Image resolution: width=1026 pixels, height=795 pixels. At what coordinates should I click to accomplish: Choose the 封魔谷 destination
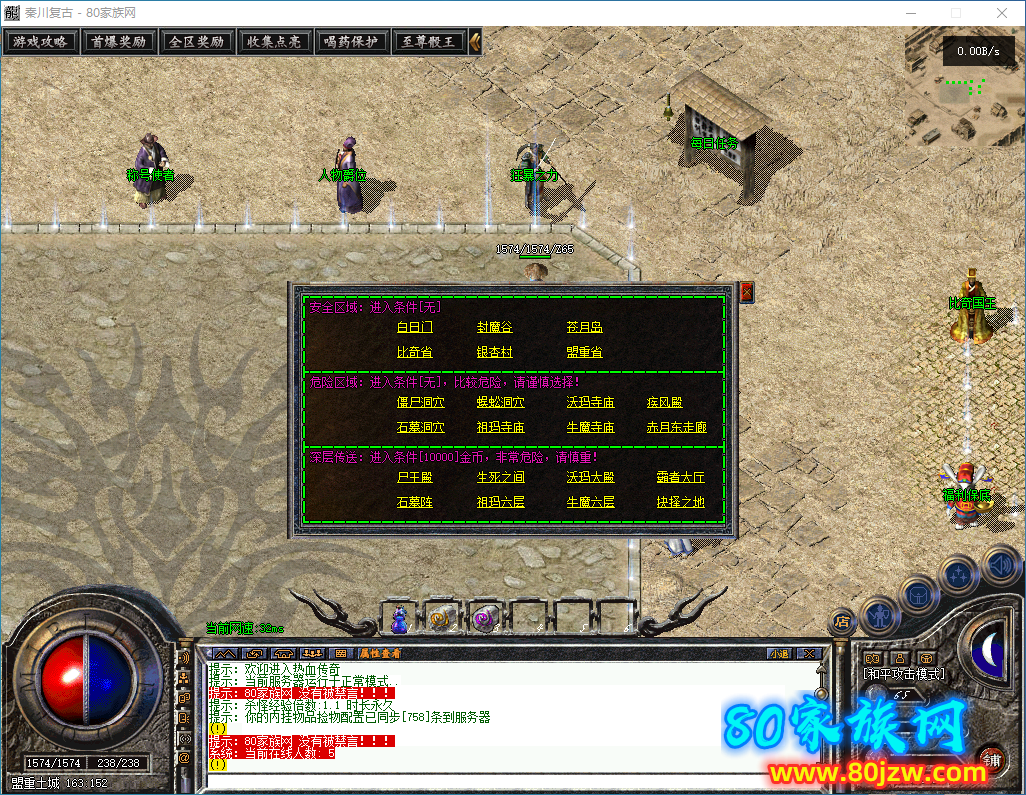point(495,327)
